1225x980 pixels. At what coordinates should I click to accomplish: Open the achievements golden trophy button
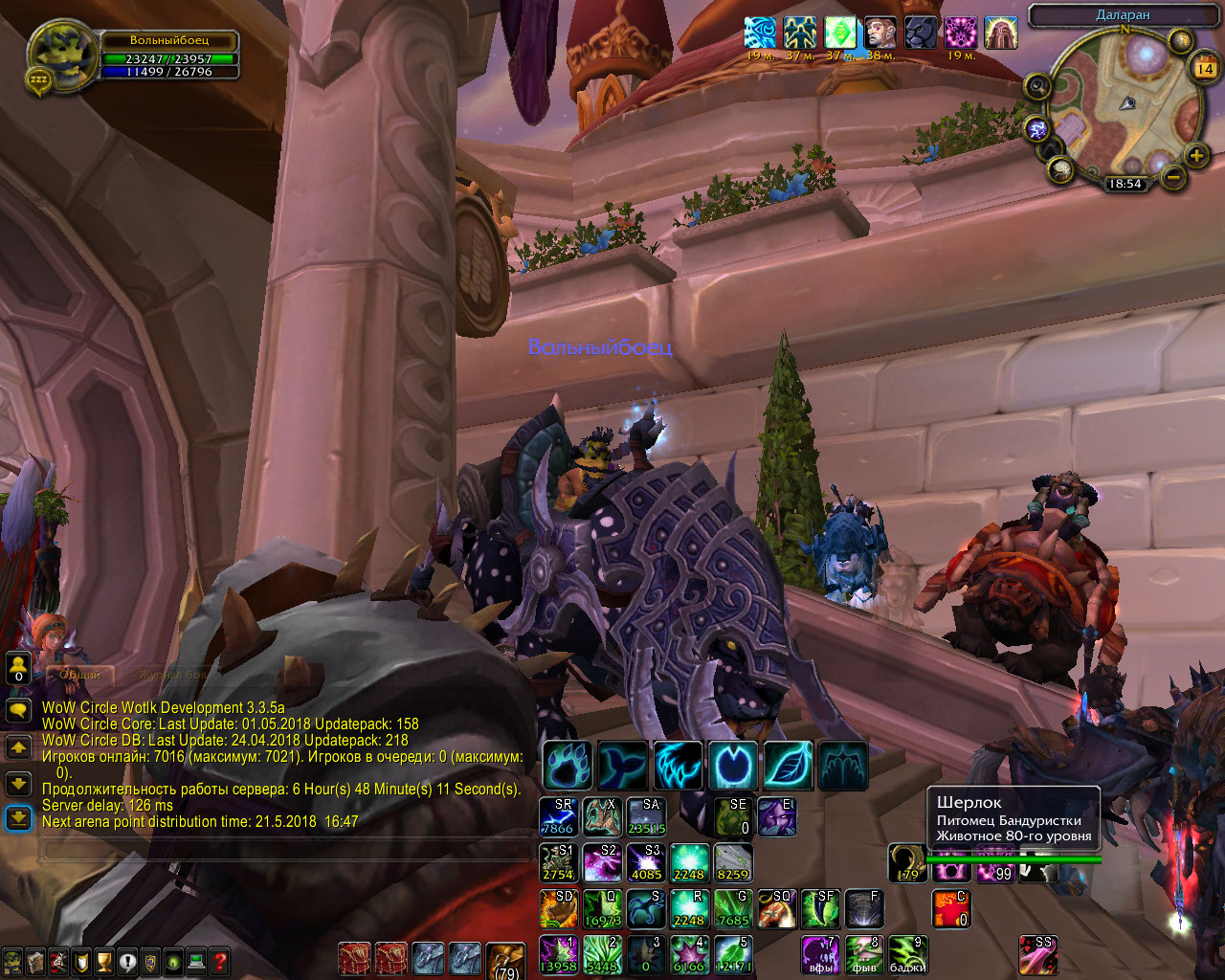(104, 961)
